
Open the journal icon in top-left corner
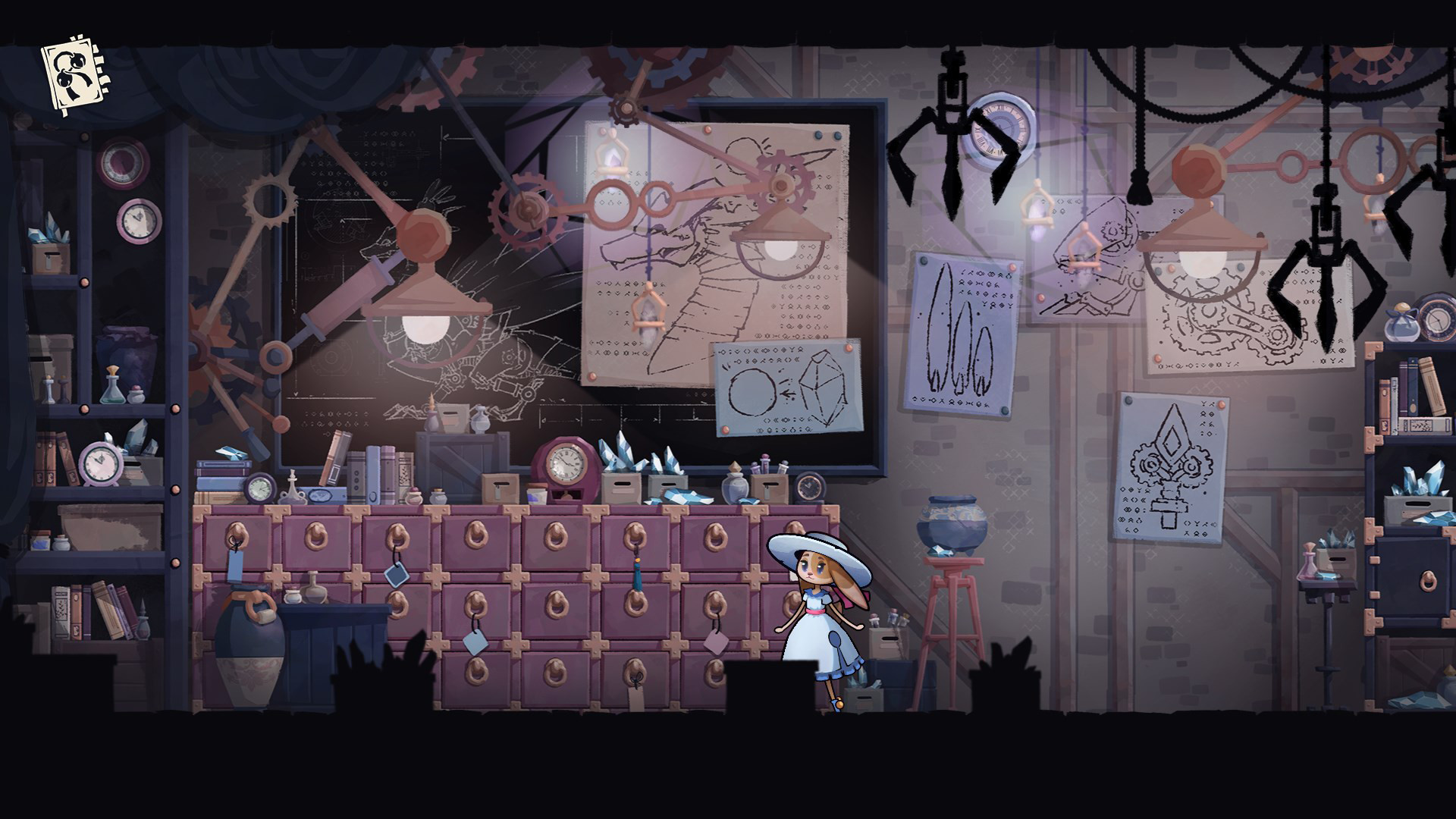72,72
